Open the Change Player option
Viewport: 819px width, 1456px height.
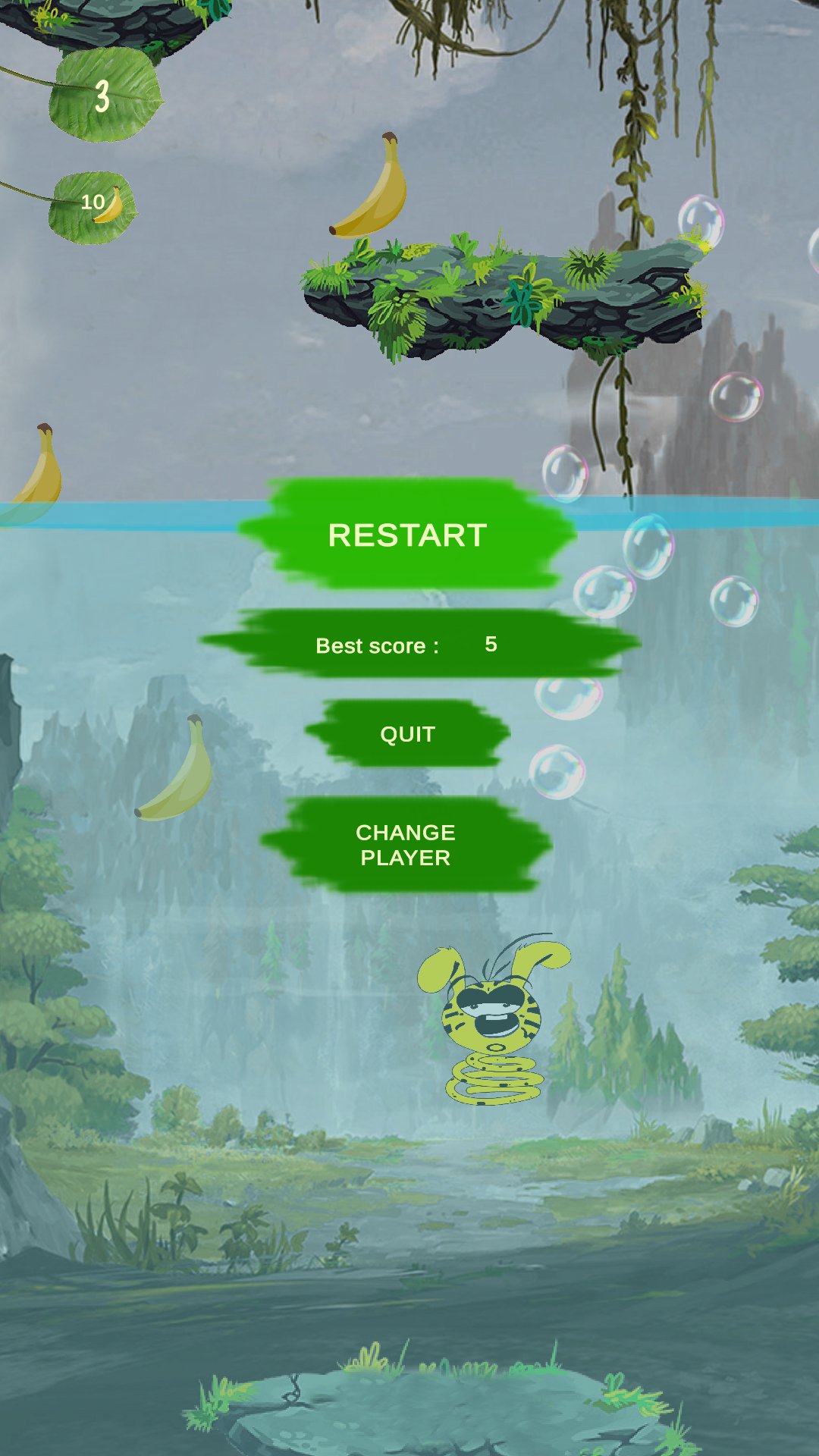pos(406,845)
